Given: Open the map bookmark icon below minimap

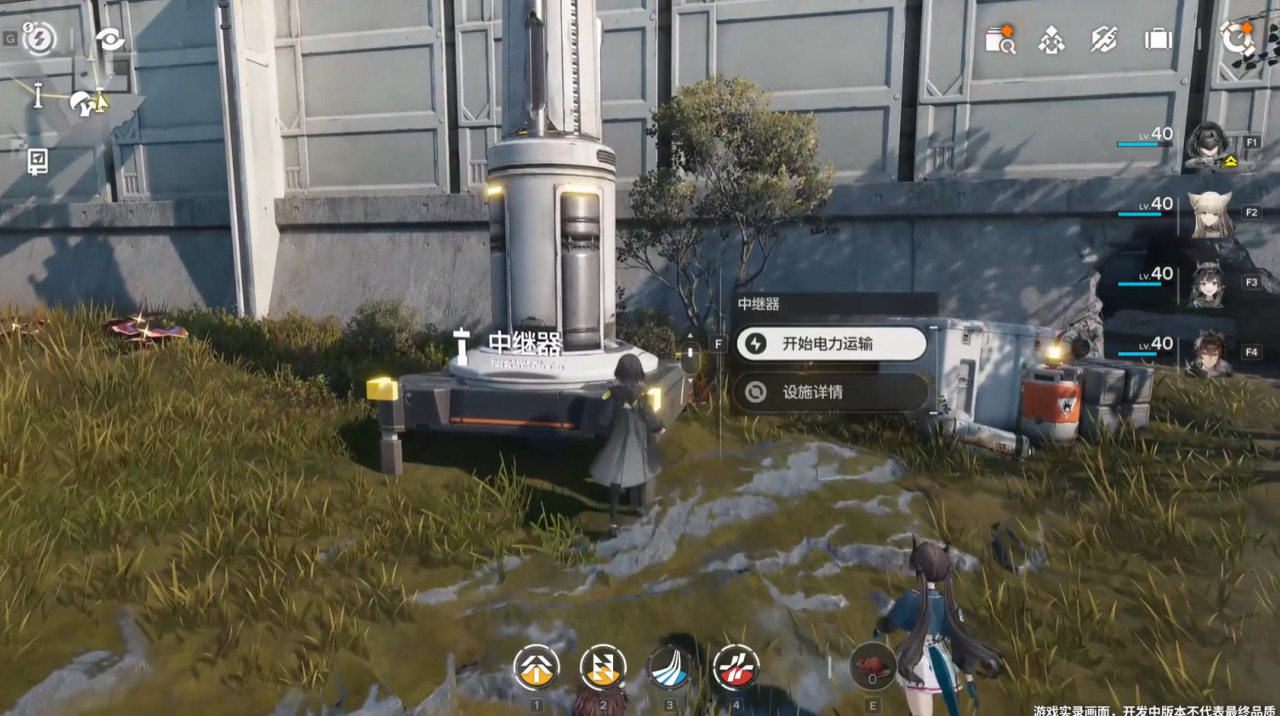Looking at the screenshot, I should (x=37, y=160).
